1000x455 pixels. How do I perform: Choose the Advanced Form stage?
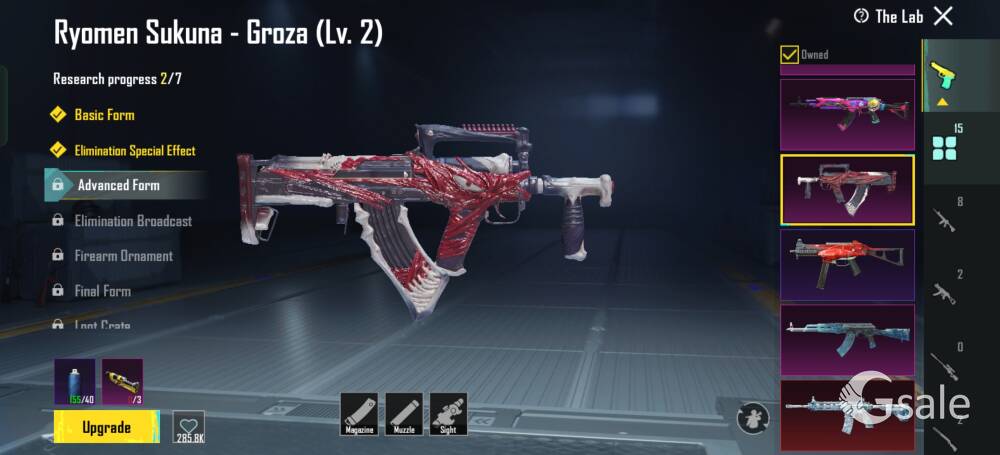(118, 185)
